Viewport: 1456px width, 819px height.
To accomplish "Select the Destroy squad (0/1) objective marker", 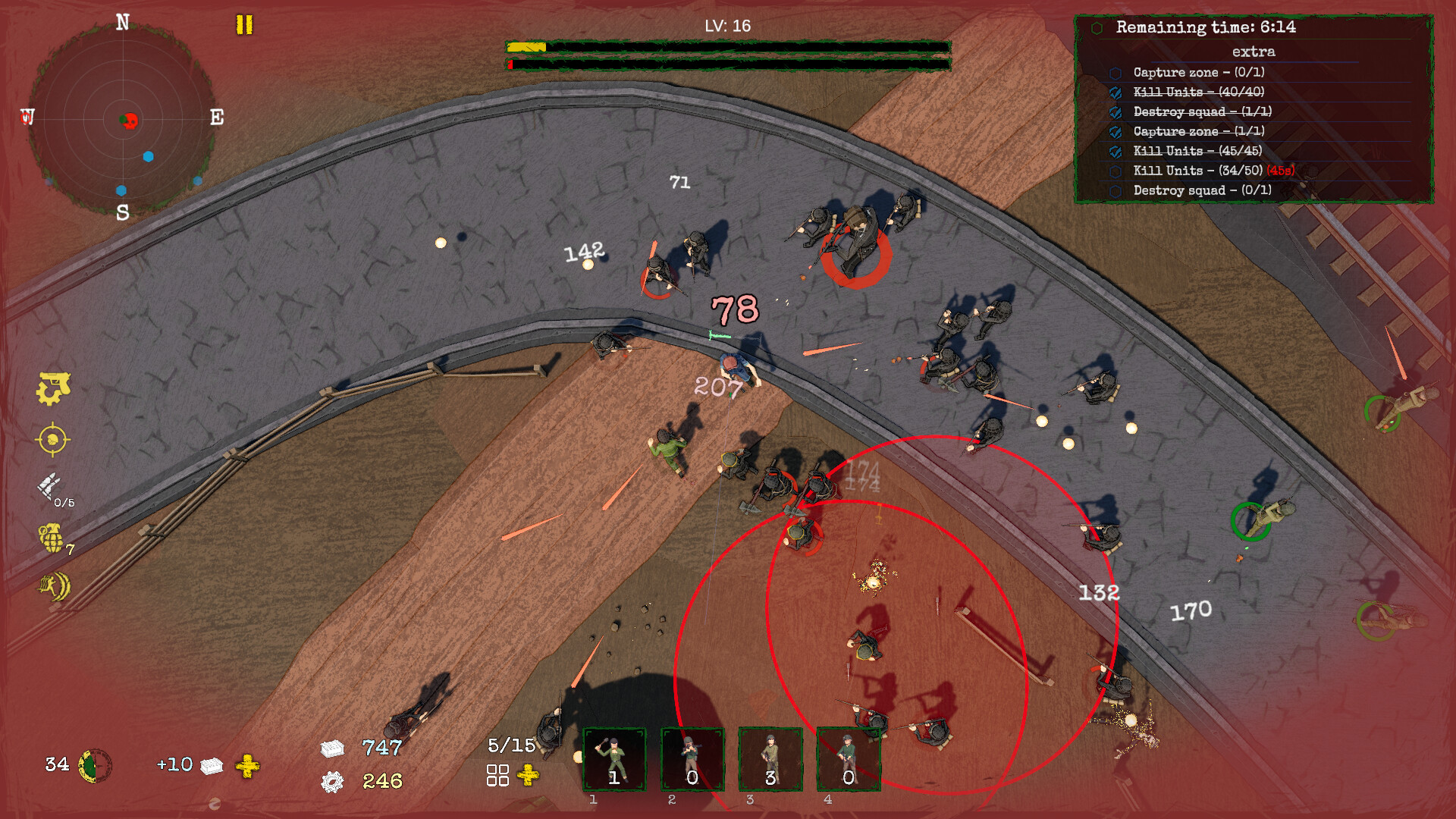I will pyautogui.click(x=1115, y=190).
